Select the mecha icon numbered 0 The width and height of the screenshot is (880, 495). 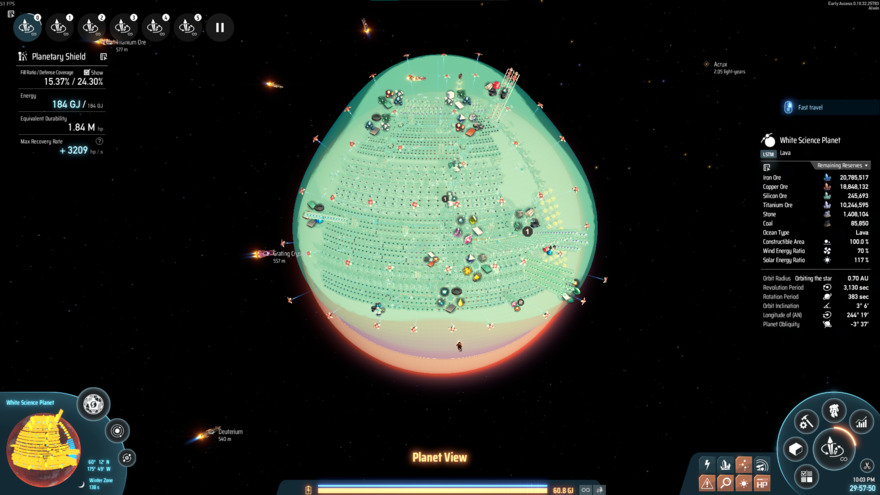point(27,27)
